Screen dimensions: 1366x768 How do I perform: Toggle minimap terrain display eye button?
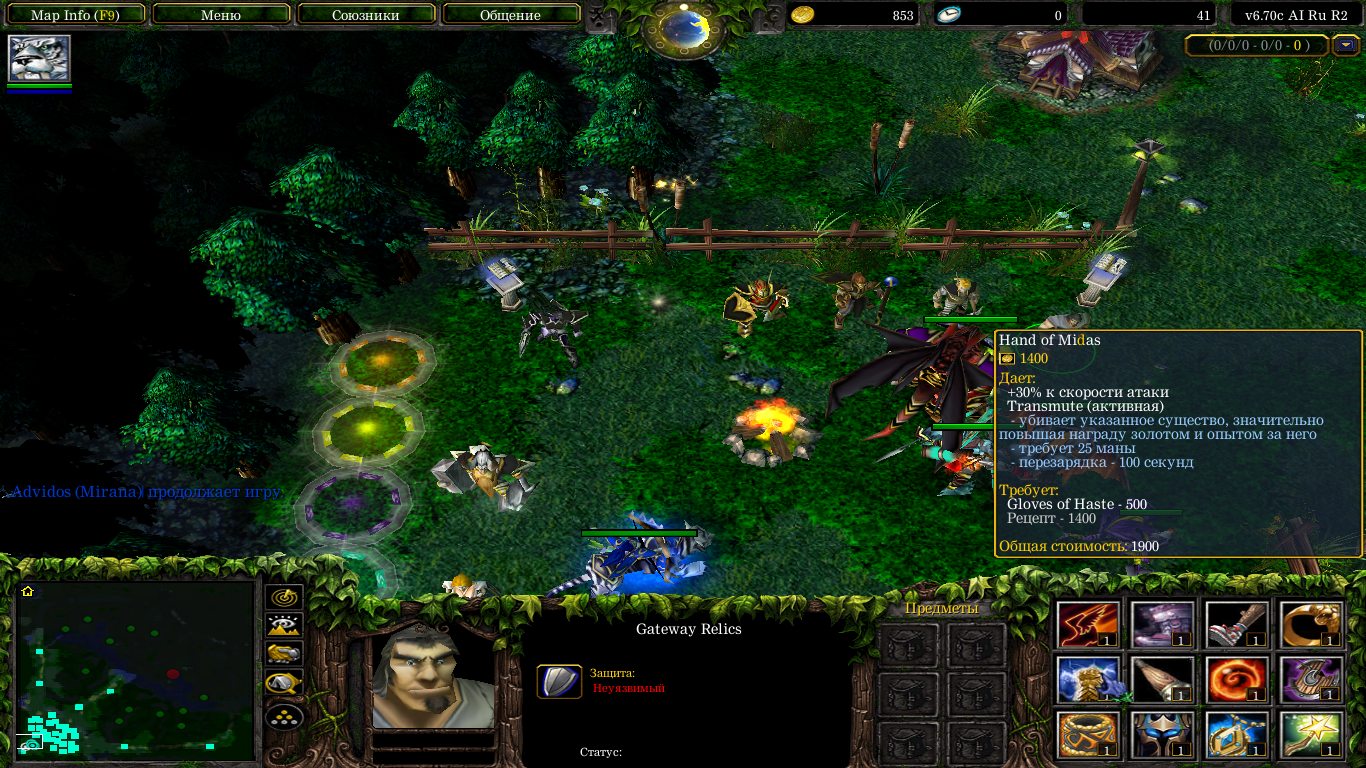(x=284, y=626)
